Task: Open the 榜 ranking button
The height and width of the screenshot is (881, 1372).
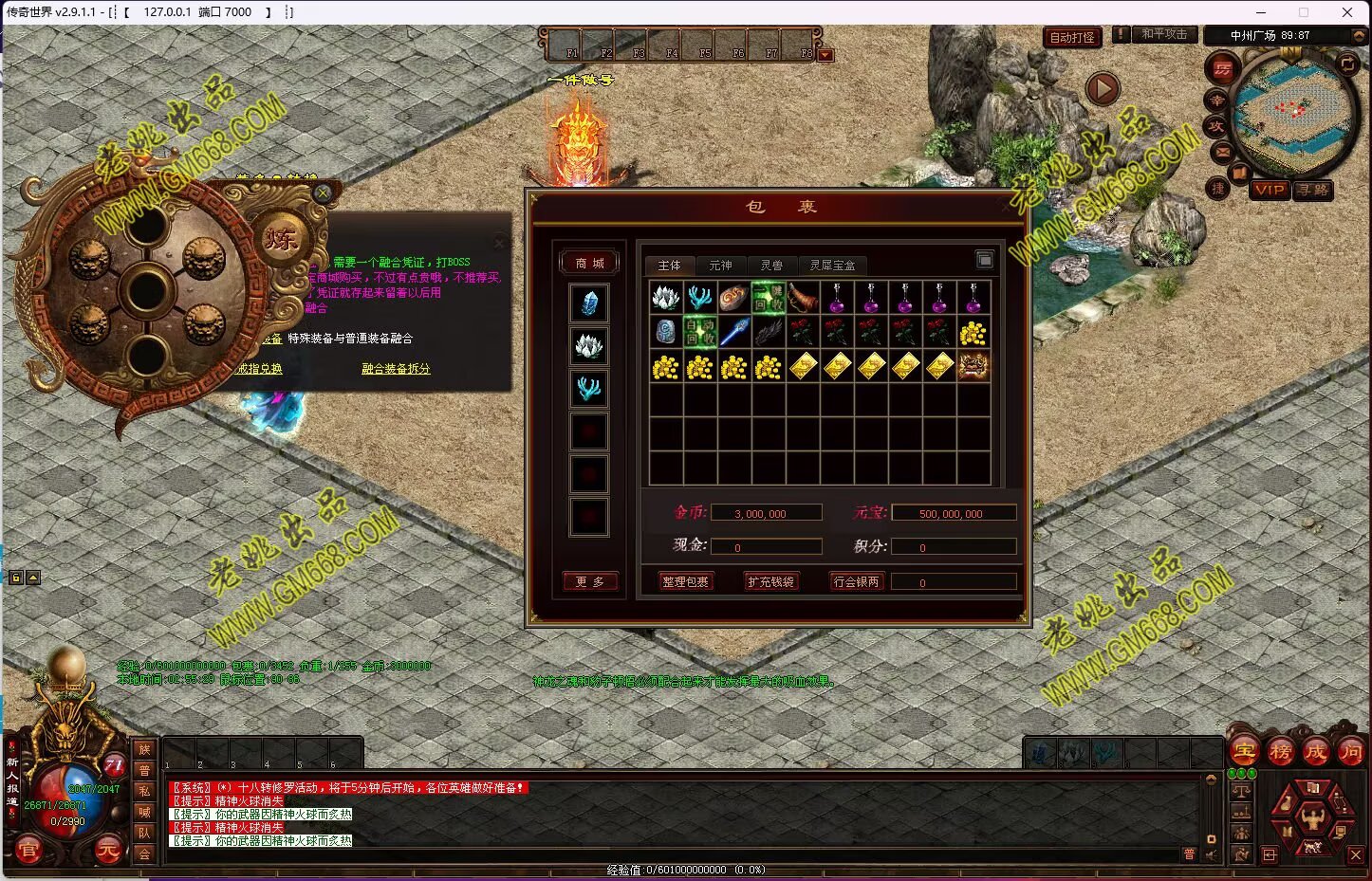Action: click(x=1280, y=752)
